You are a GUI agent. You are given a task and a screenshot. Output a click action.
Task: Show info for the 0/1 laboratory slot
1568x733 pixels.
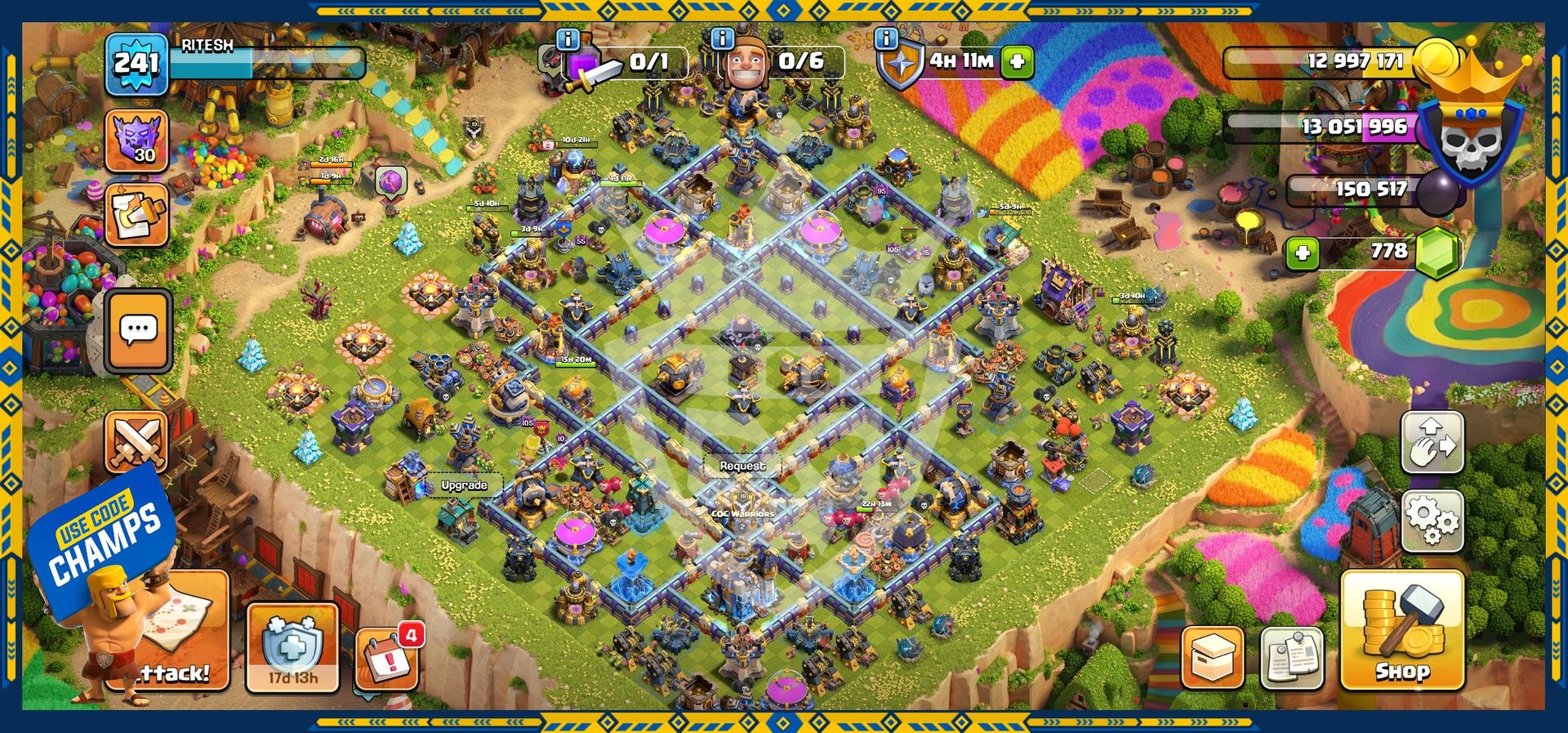568,38
